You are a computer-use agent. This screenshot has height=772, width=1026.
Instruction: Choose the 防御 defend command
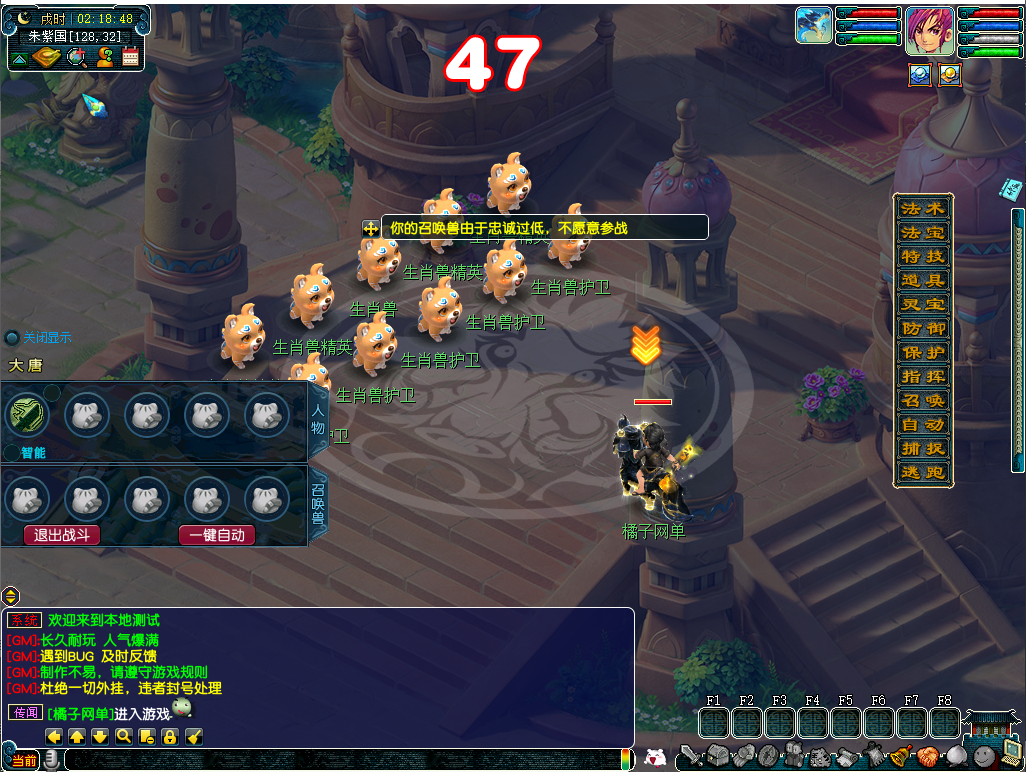click(922, 329)
